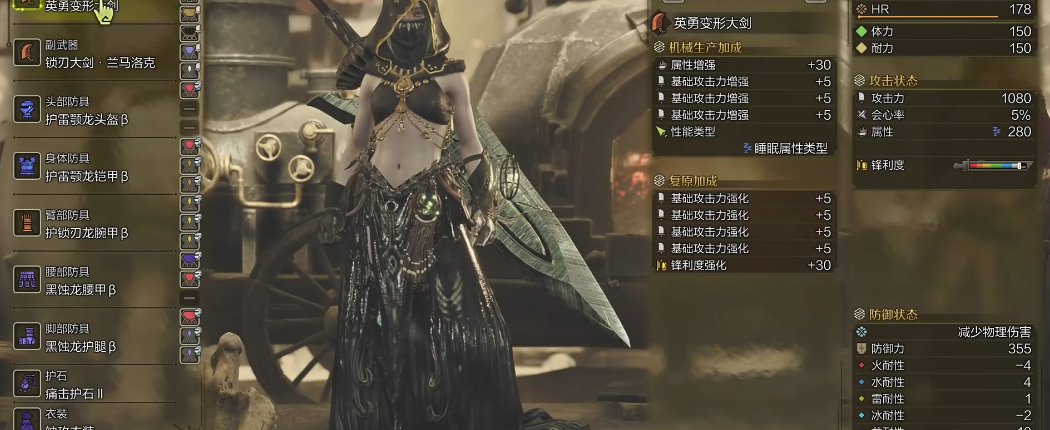Select the main weapon 英勇变形大剑 row

(x=90, y=6)
